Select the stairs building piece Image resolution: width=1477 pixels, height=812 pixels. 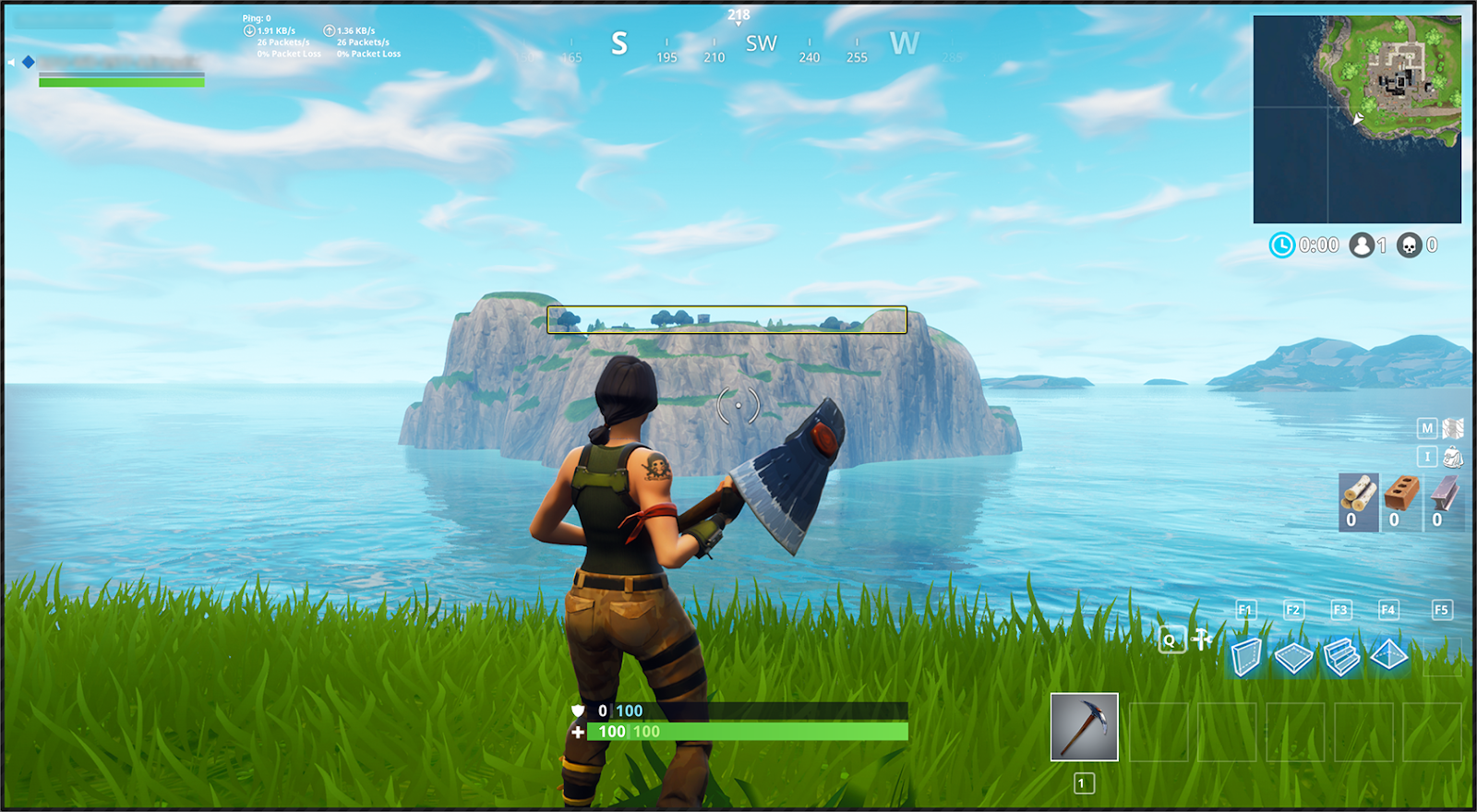click(1341, 657)
